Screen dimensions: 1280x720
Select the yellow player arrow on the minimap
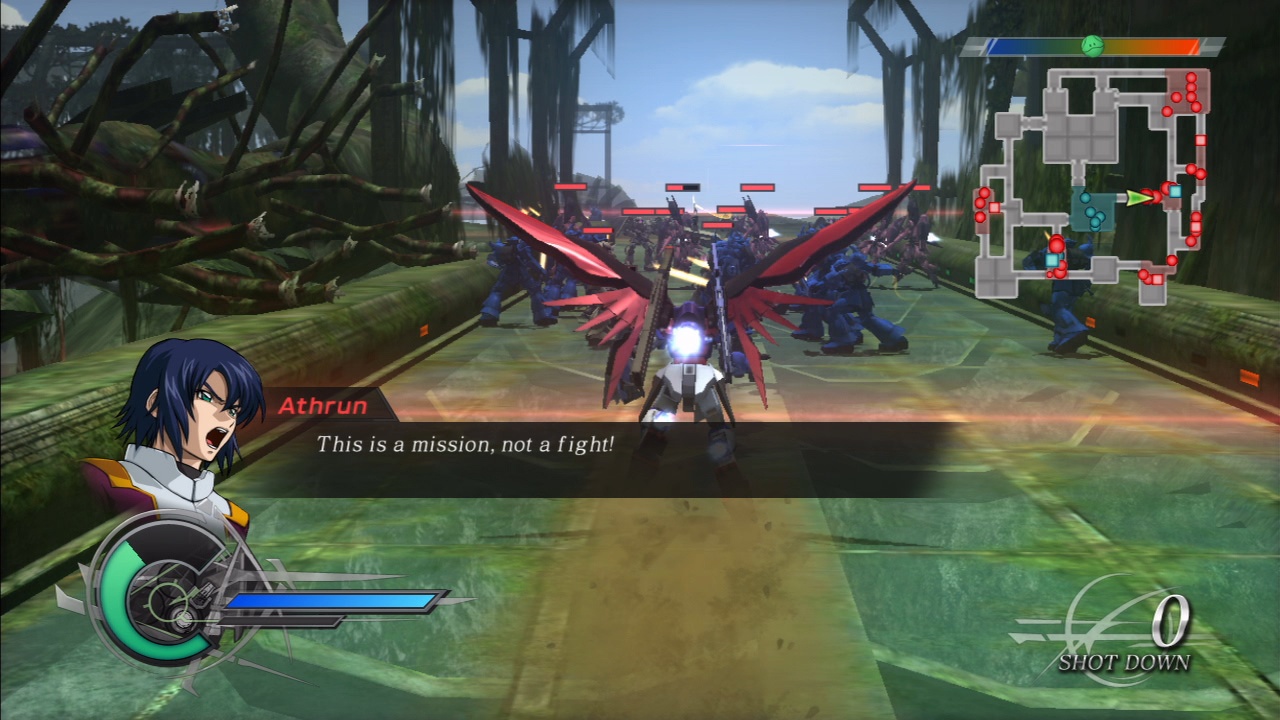[1137, 196]
